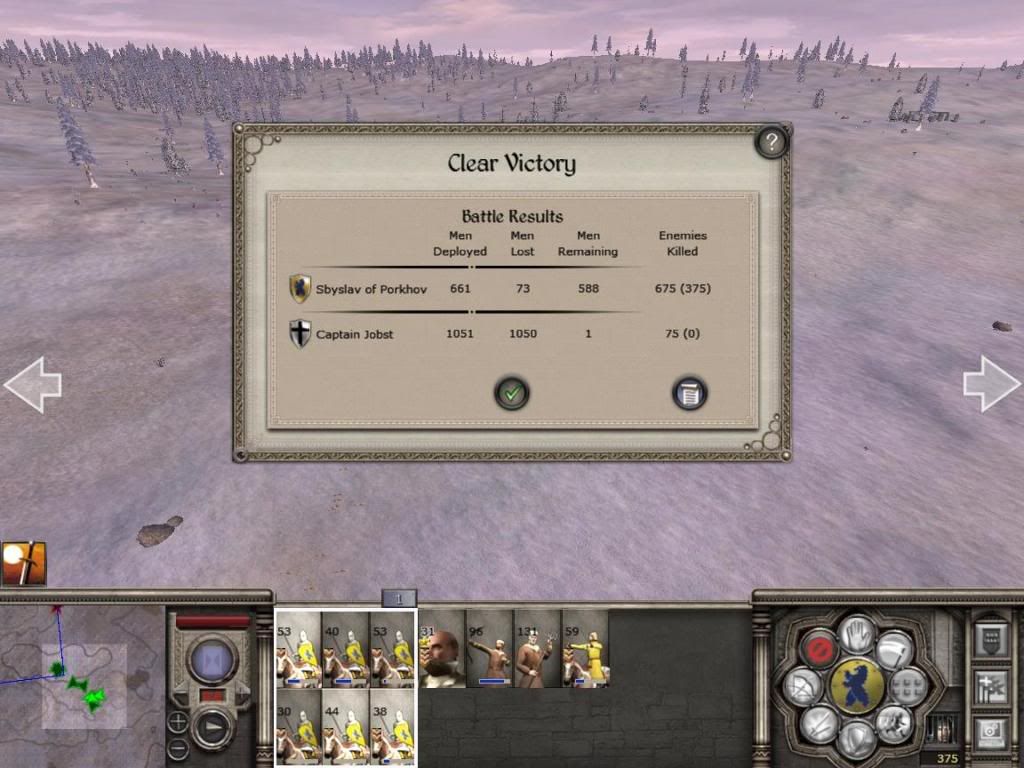This screenshot has height=768, width=1024.
Task: Confirm battle results with the green checkmark
Action: click(x=511, y=393)
